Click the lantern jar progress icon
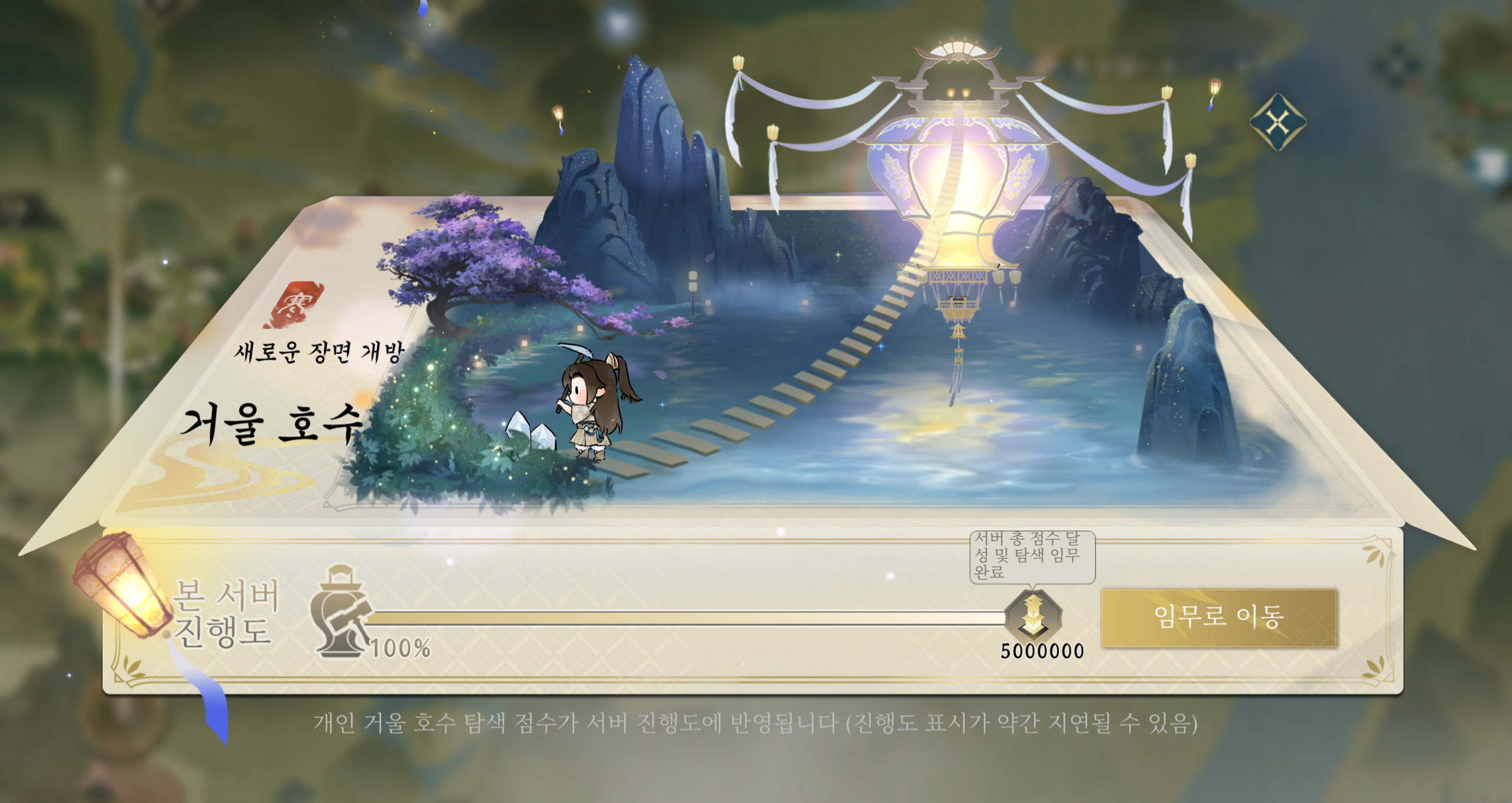This screenshot has width=1512, height=803. [341, 612]
